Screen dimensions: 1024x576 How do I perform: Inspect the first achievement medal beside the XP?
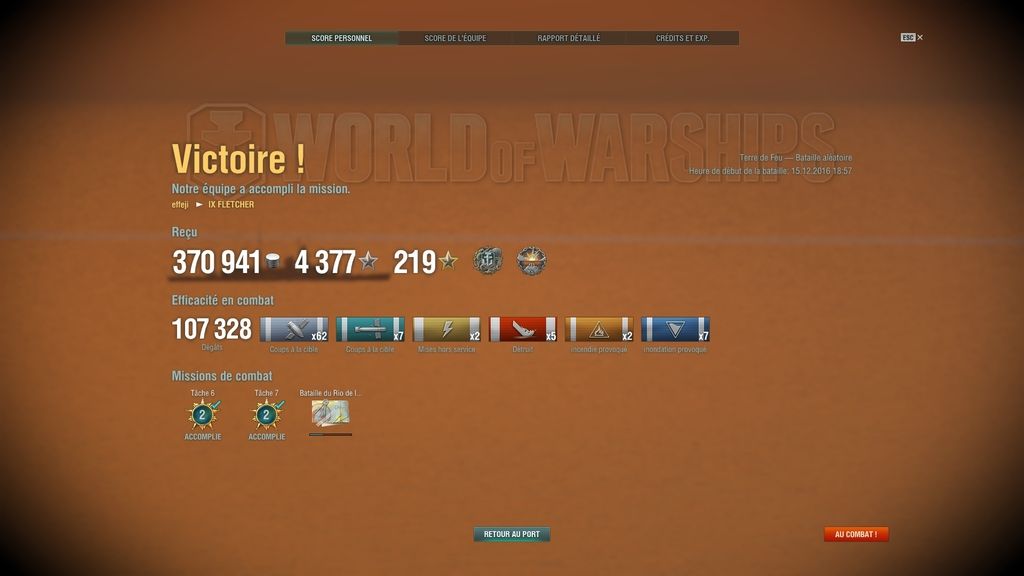[488, 262]
